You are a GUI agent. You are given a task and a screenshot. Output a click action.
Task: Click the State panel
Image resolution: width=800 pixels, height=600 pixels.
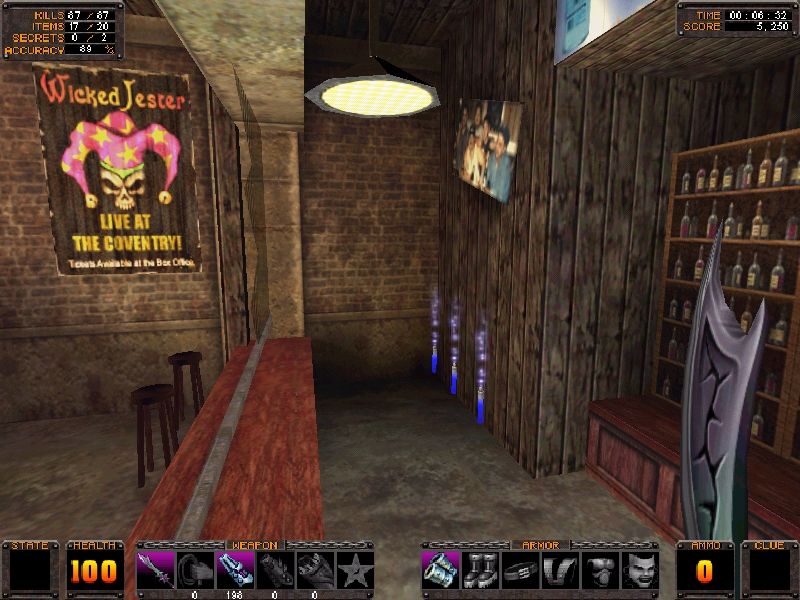coord(30,570)
